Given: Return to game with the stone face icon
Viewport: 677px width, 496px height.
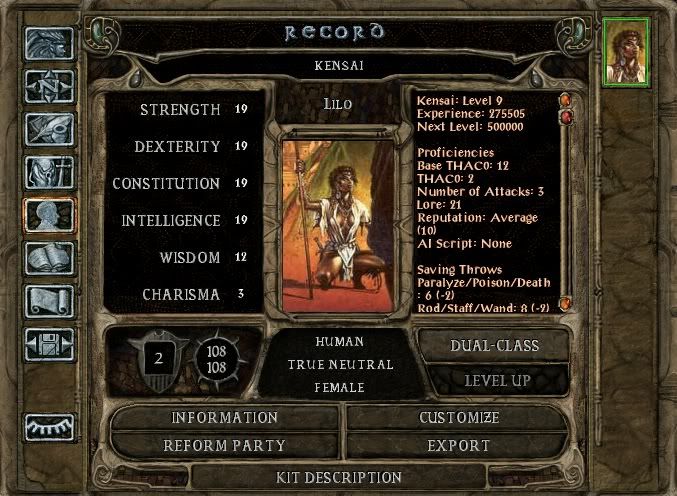Looking at the screenshot, I should (x=49, y=45).
